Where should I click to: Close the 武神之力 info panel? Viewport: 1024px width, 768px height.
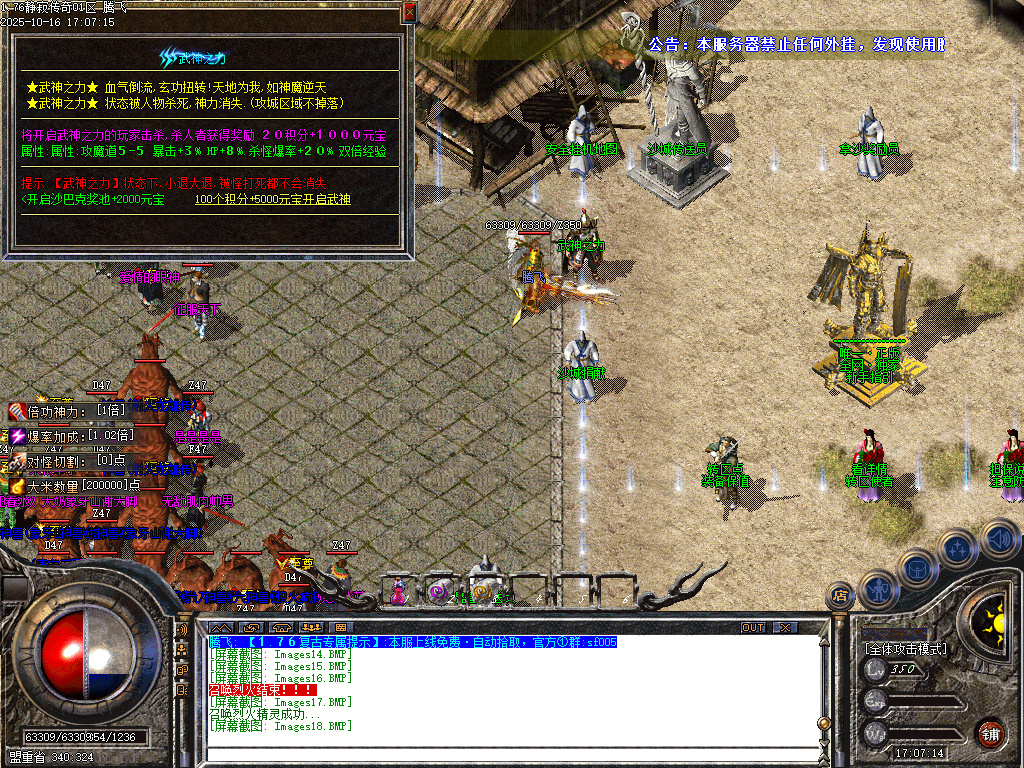409,13
